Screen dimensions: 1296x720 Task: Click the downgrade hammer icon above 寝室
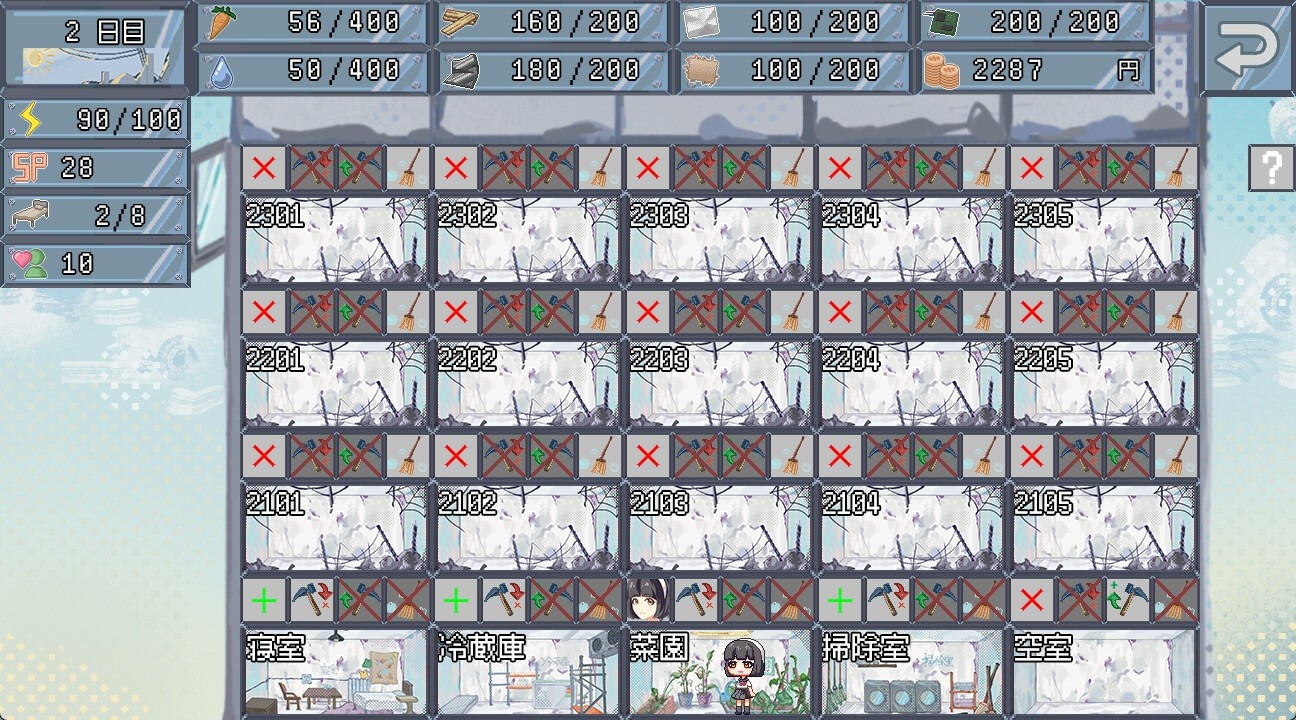click(x=312, y=600)
